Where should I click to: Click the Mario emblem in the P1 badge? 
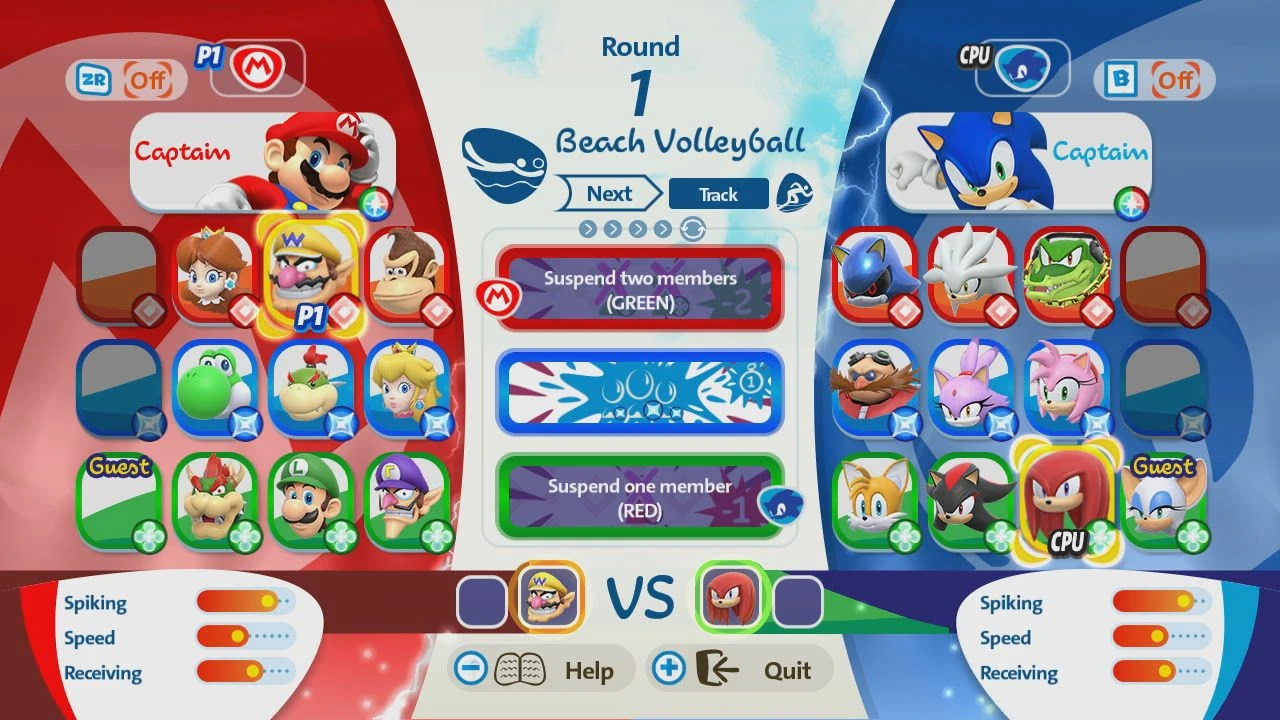click(x=256, y=68)
